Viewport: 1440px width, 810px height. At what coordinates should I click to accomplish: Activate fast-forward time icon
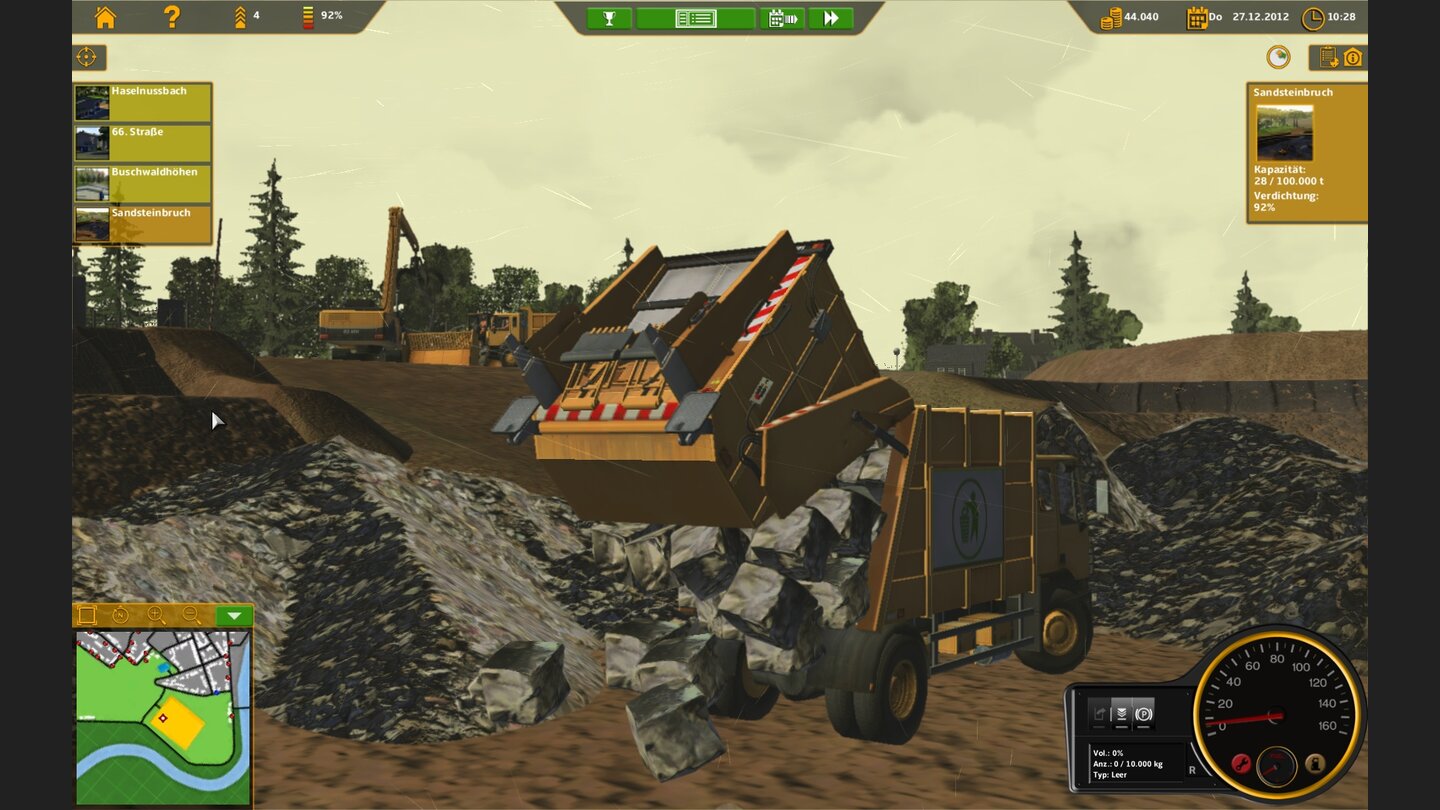click(830, 18)
